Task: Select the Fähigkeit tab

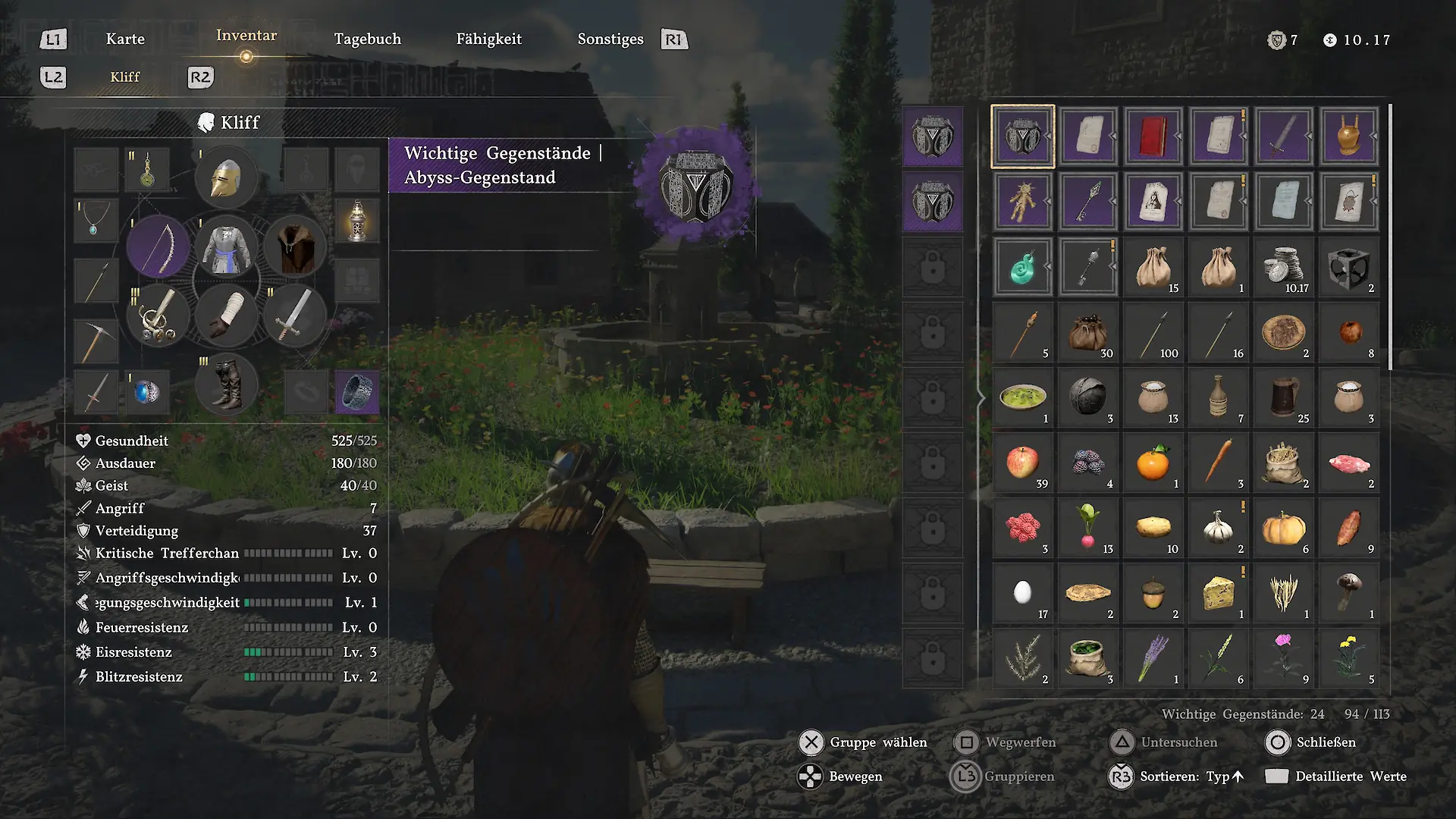Action: pyautogui.click(x=489, y=39)
